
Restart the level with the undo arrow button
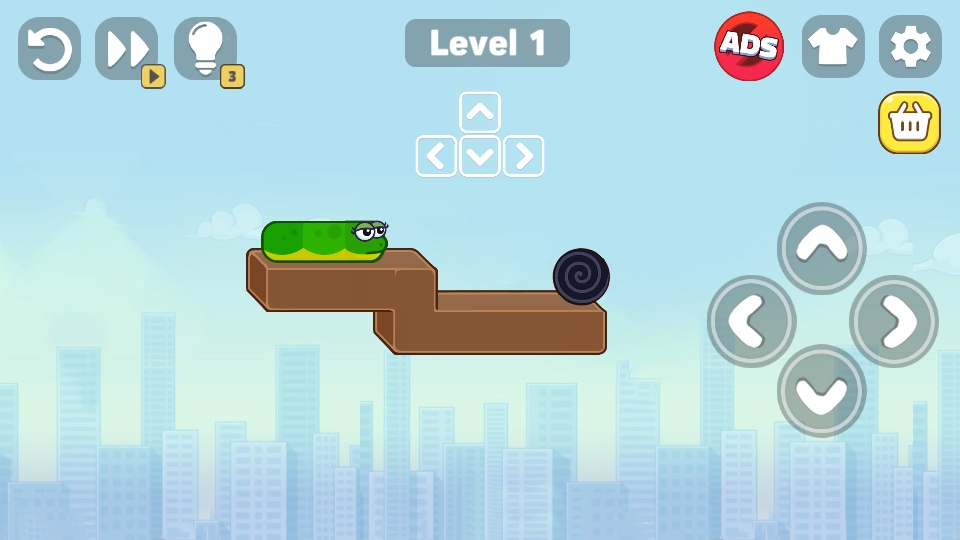49,48
